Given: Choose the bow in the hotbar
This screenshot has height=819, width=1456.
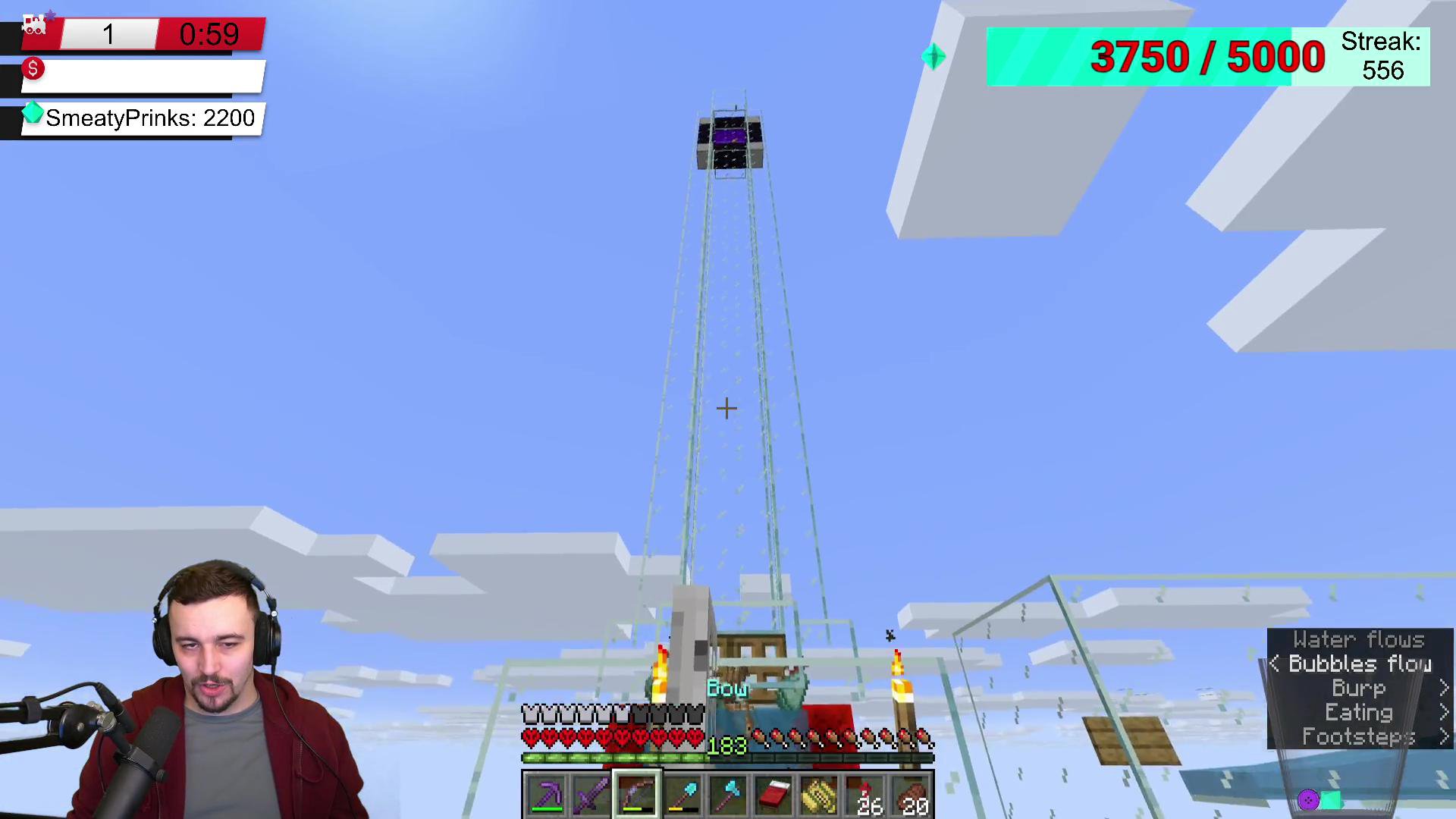Looking at the screenshot, I should 637,795.
